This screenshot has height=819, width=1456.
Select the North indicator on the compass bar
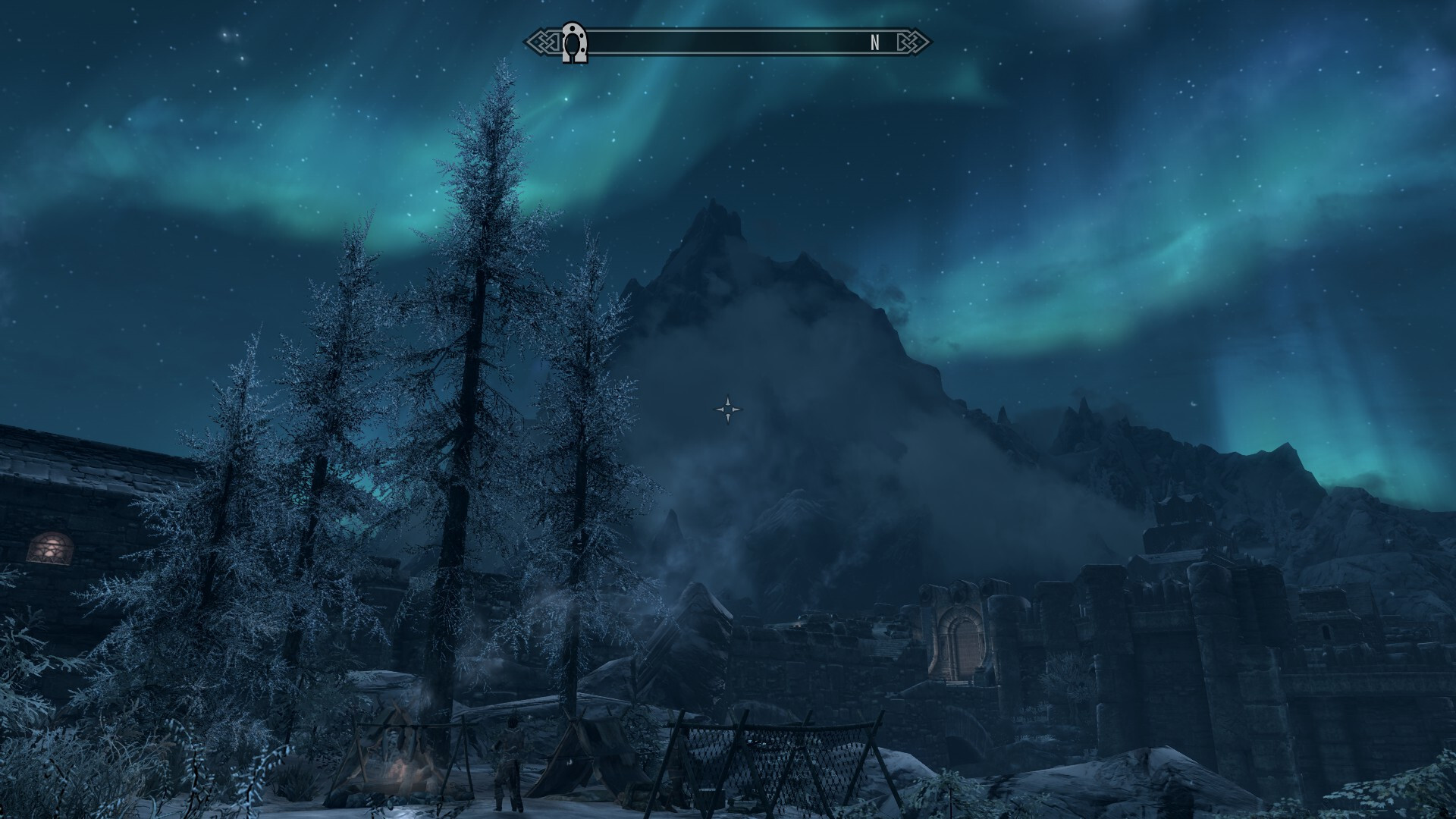click(x=874, y=43)
